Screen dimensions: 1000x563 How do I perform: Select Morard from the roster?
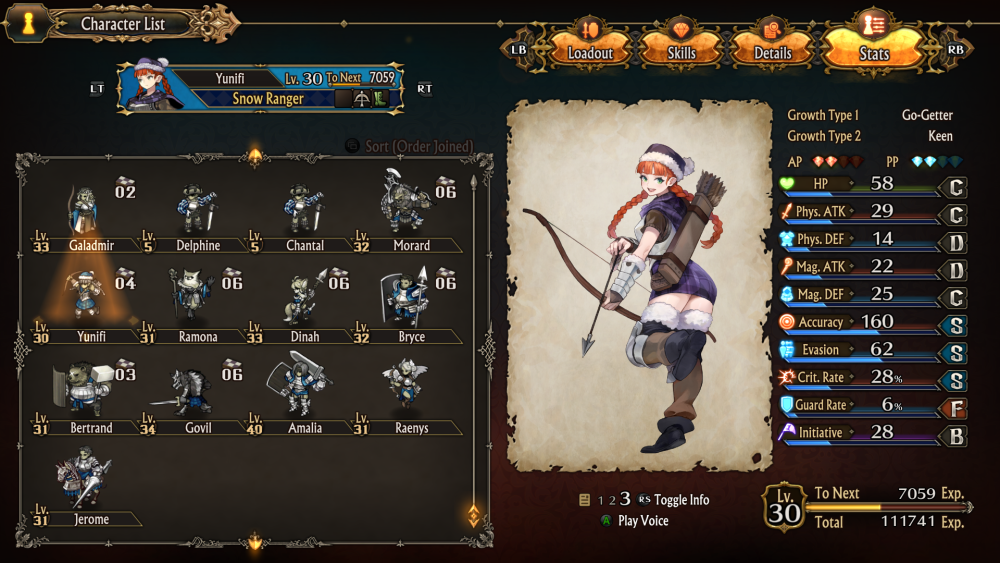[x=410, y=215]
